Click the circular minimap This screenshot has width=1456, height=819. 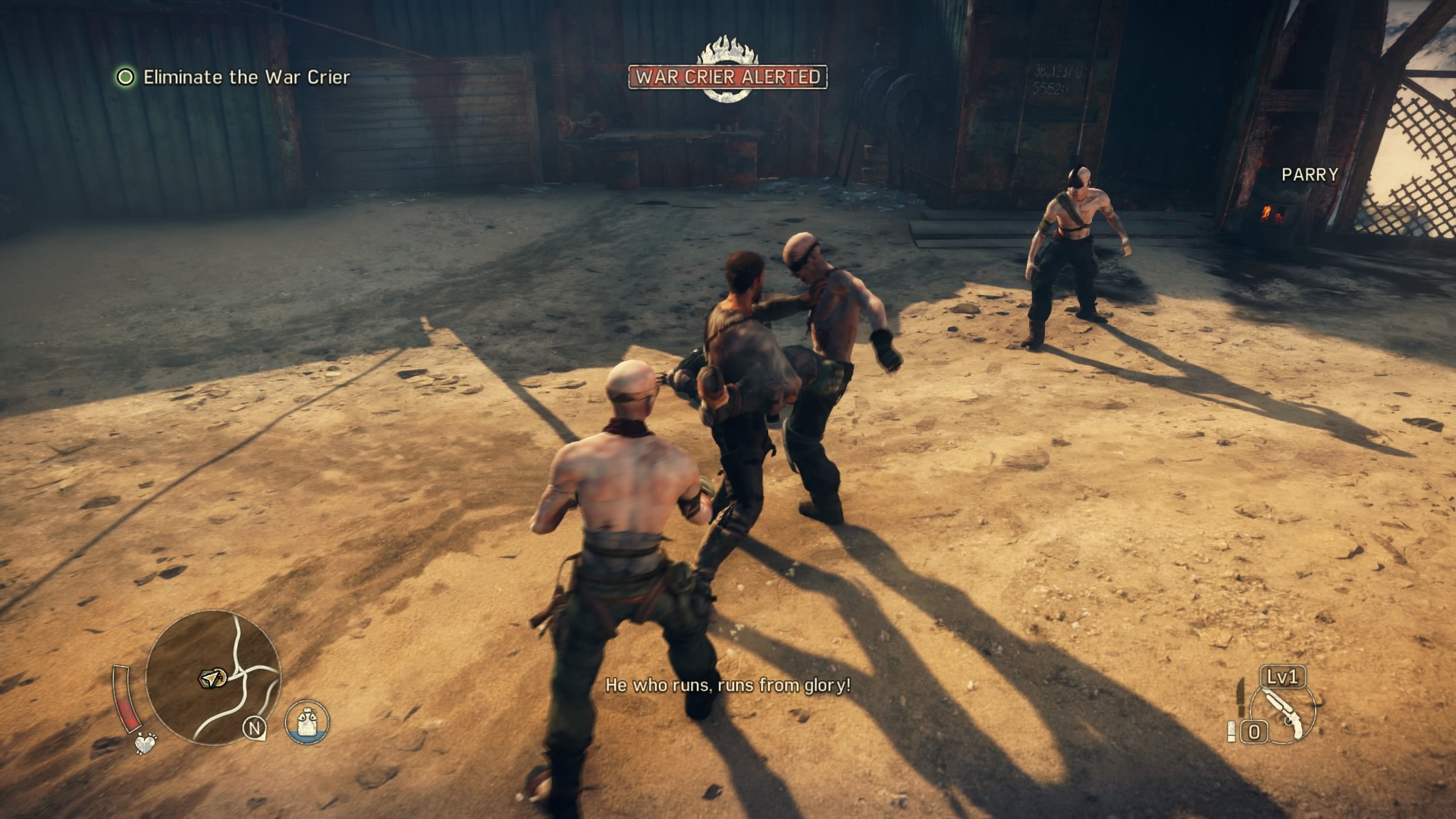213,678
